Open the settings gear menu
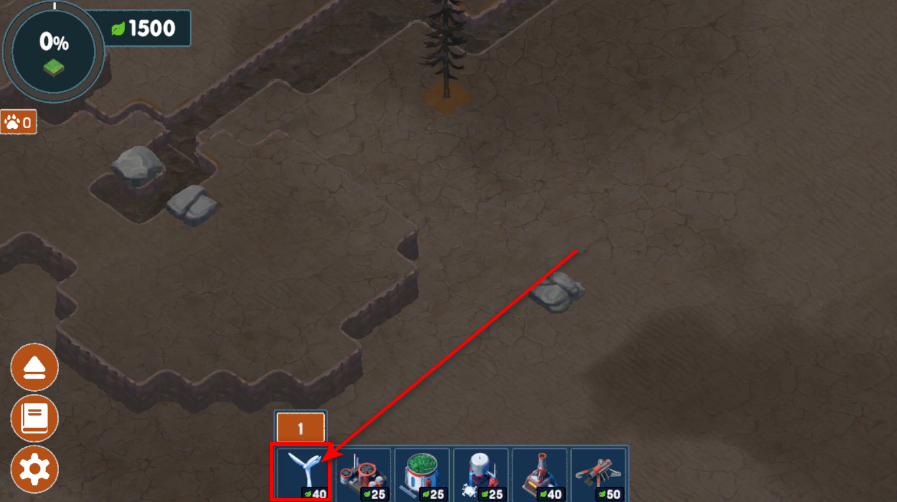Image resolution: width=897 pixels, height=502 pixels. pyautogui.click(x=34, y=468)
